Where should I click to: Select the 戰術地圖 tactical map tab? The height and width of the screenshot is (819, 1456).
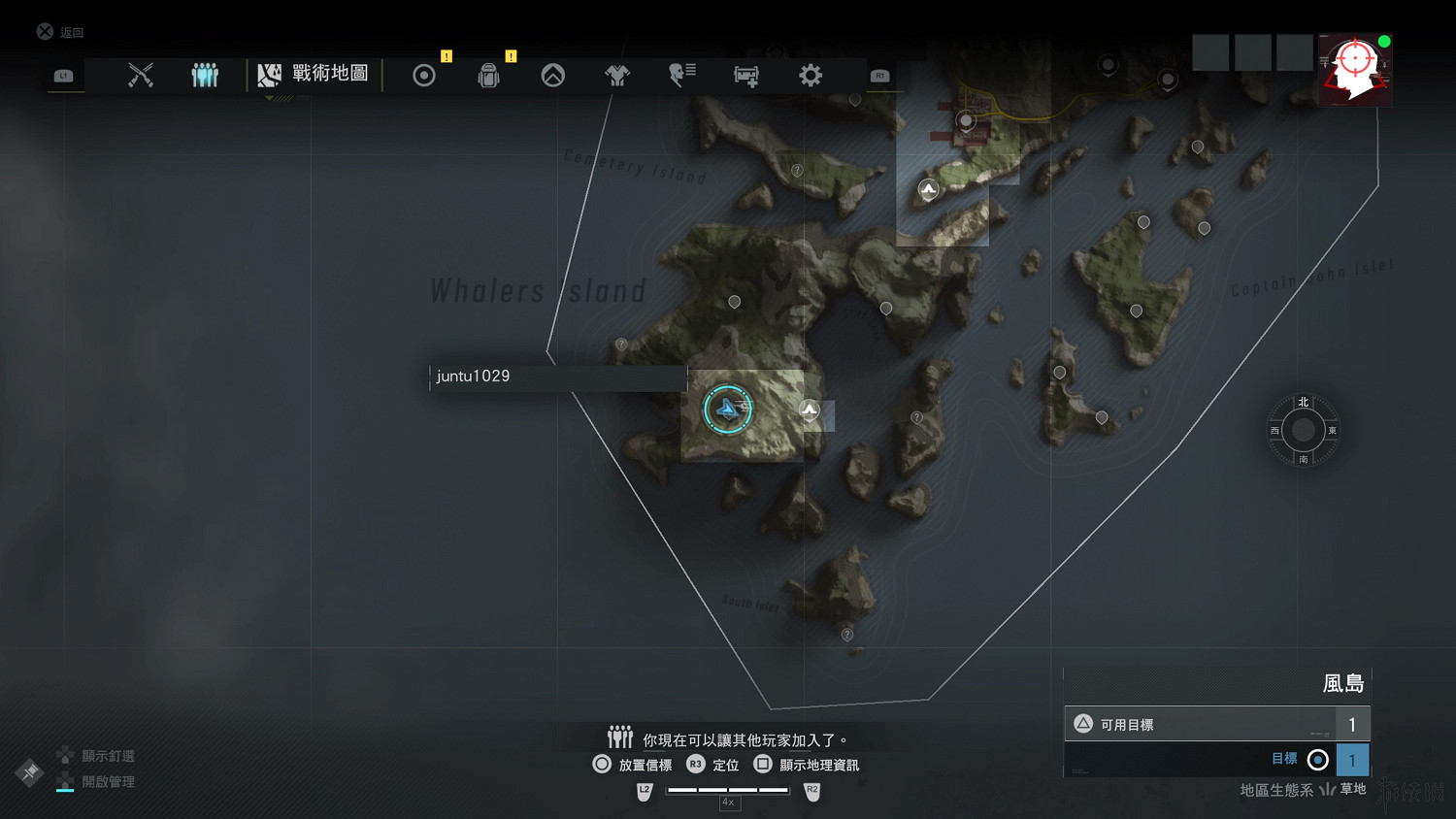tap(314, 74)
